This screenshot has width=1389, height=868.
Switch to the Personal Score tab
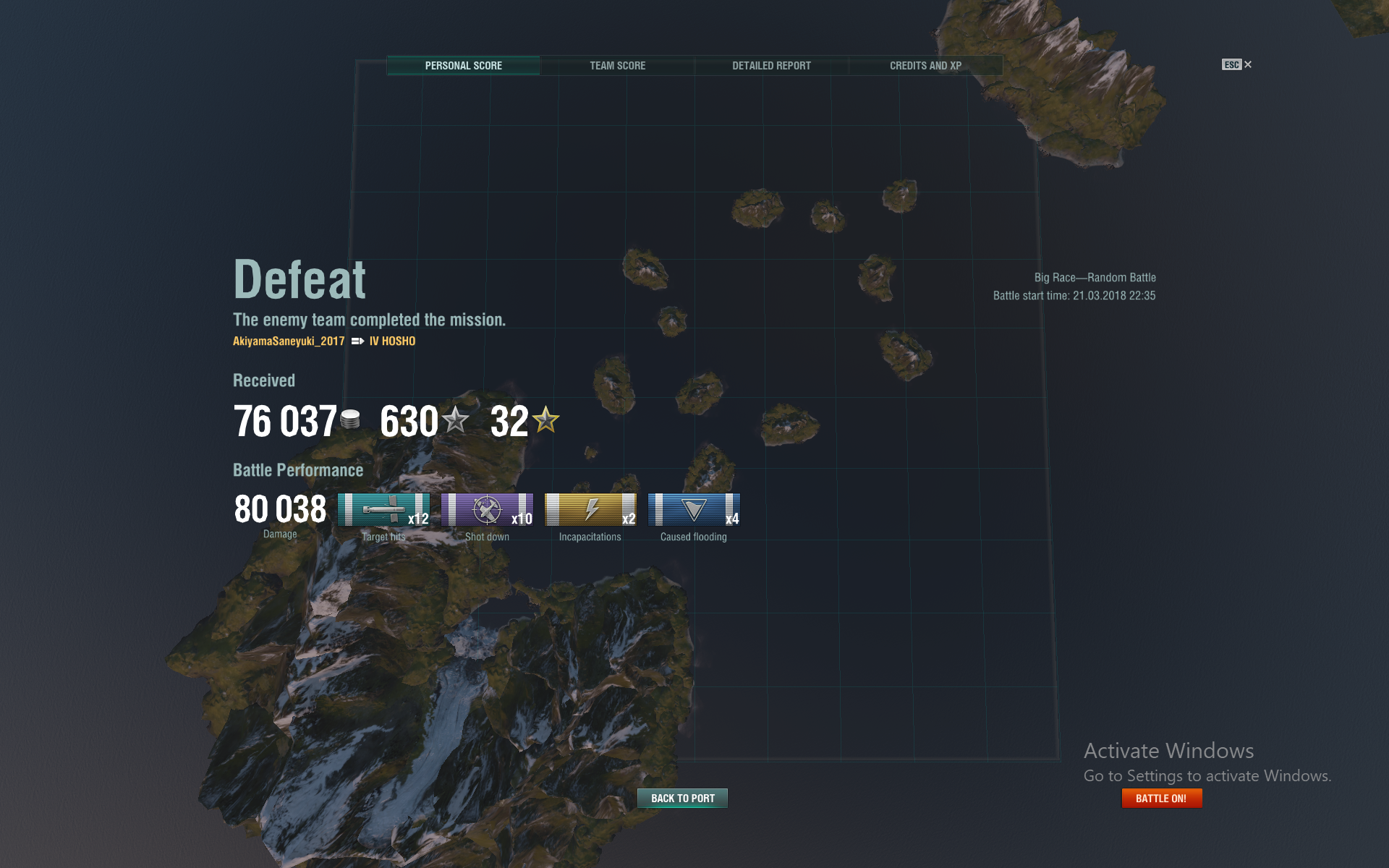(463, 66)
